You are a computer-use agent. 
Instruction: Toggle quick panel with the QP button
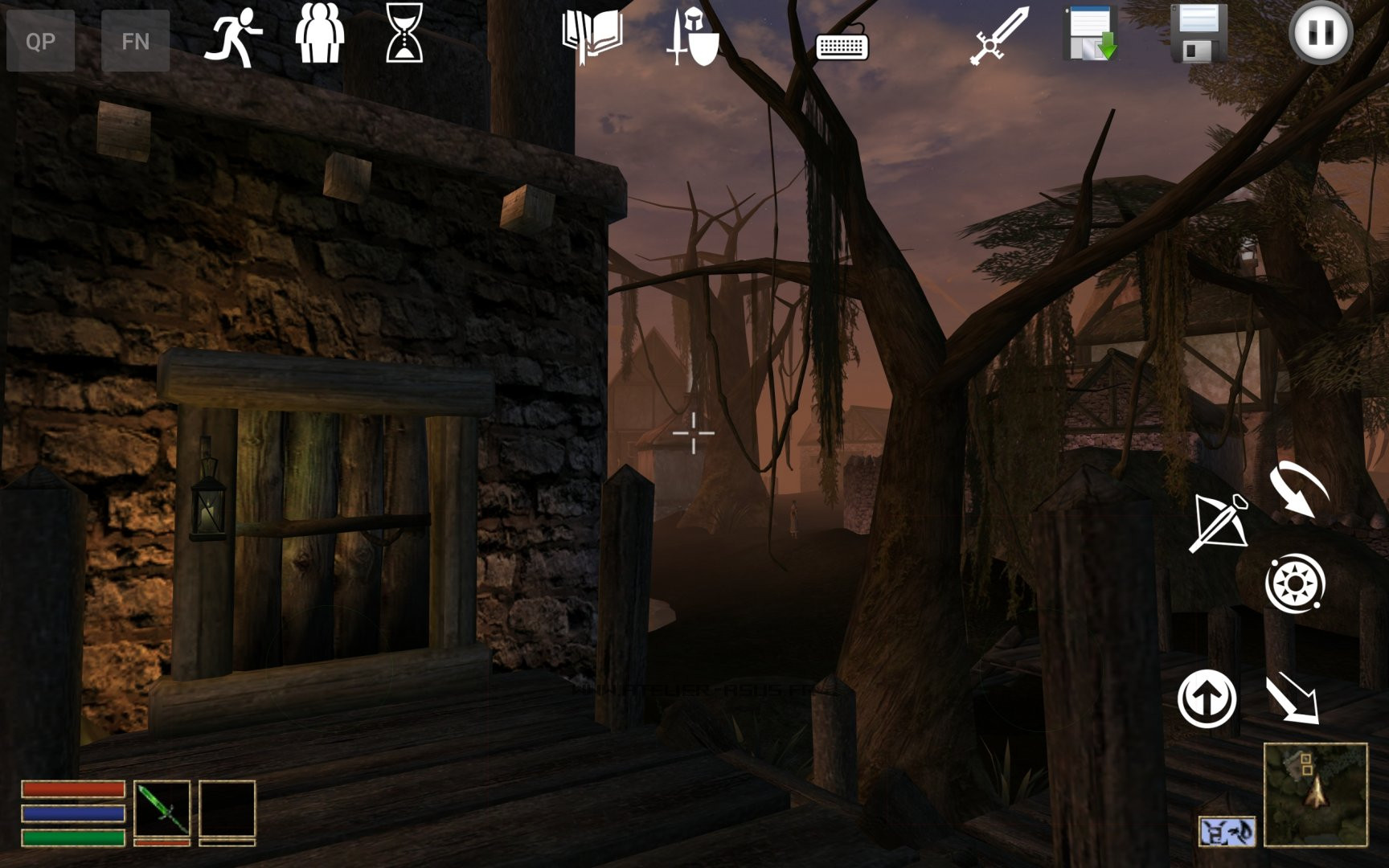pos(42,39)
